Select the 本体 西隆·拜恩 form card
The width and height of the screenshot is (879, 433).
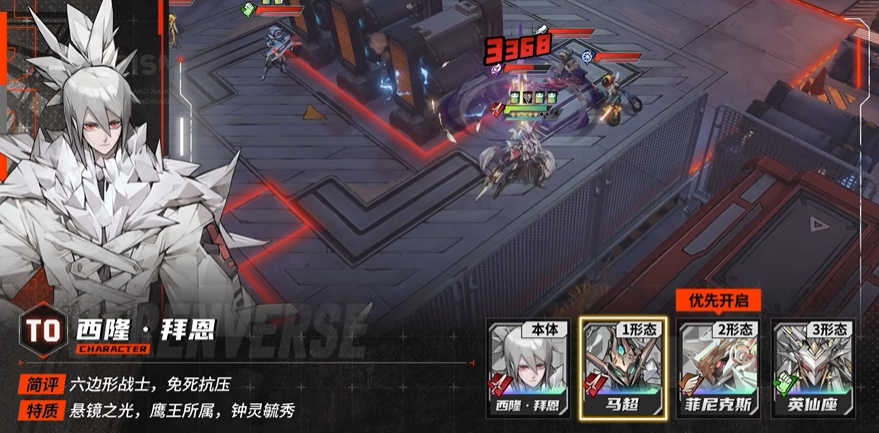(525, 368)
